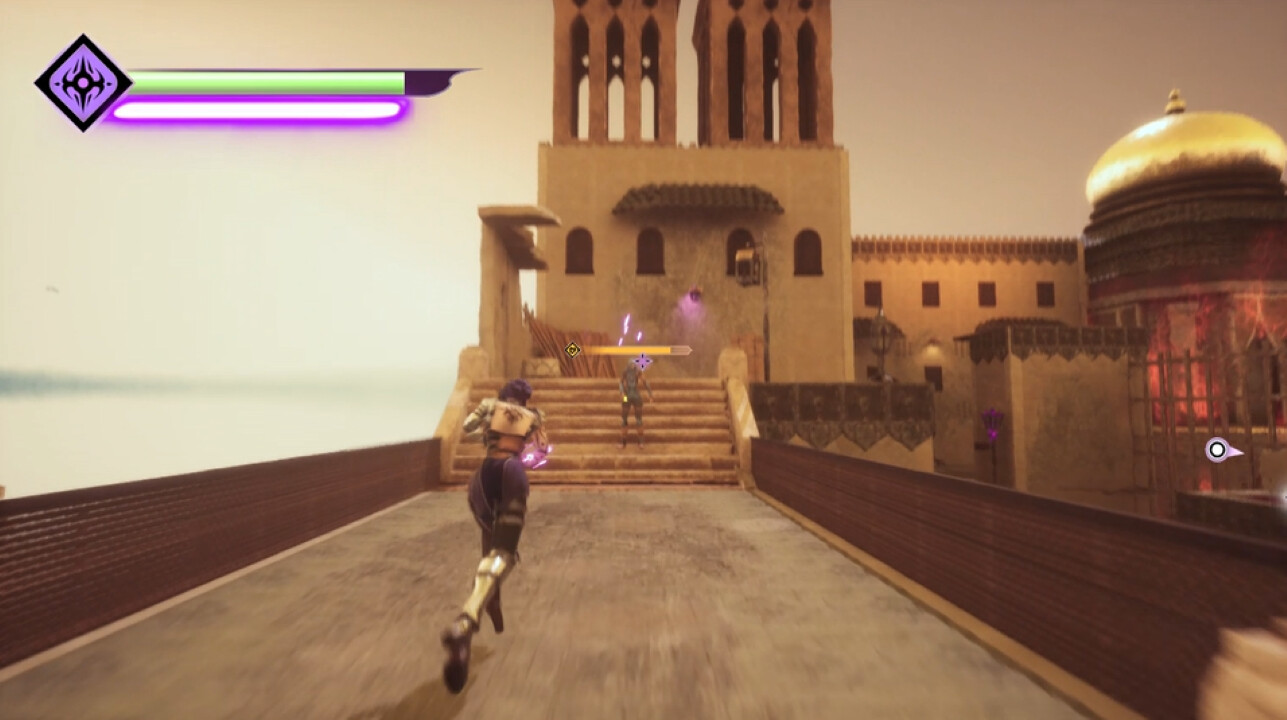Click the arrow tip of the enemy health bar
Screen dimensions: 1287x720
(690, 349)
